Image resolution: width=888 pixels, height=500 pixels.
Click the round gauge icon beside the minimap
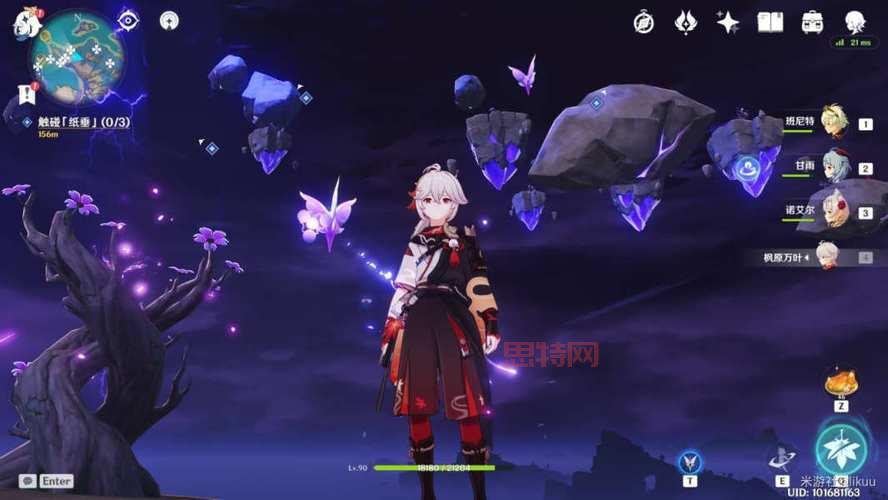coord(169,20)
